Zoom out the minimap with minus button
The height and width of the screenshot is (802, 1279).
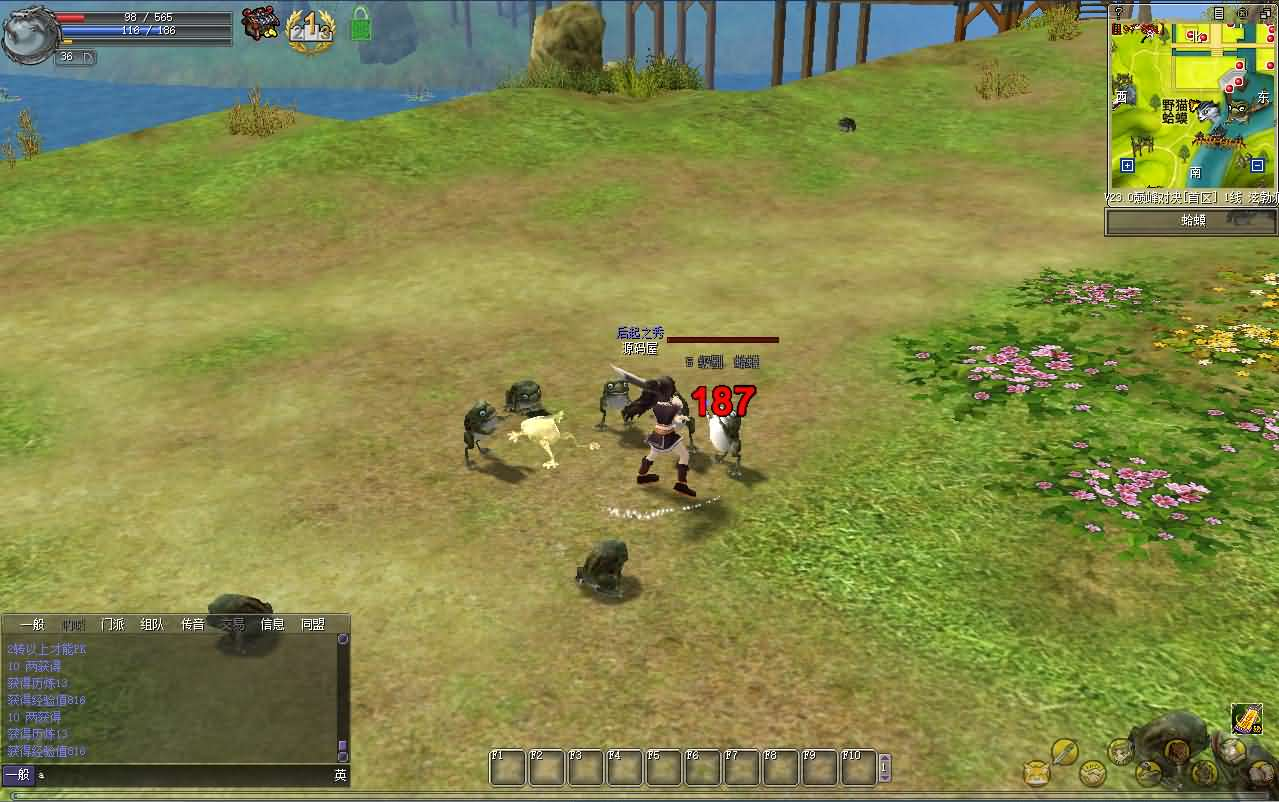(x=1258, y=165)
